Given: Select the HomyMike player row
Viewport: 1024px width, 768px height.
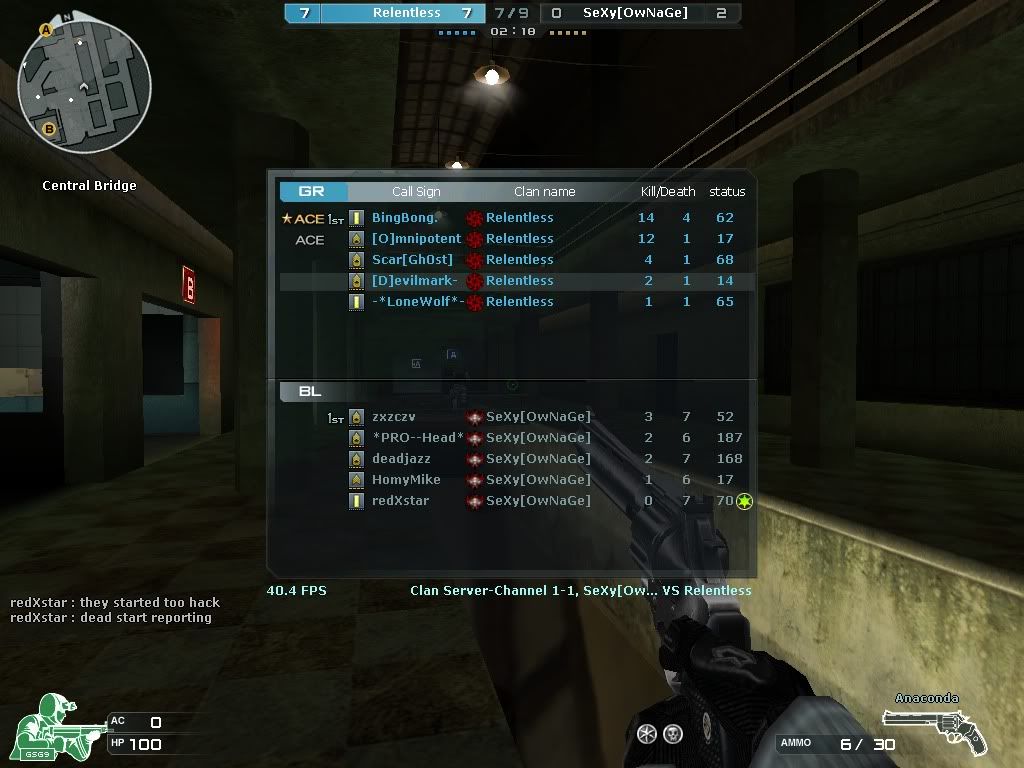Looking at the screenshot, I should click(512, 480).
